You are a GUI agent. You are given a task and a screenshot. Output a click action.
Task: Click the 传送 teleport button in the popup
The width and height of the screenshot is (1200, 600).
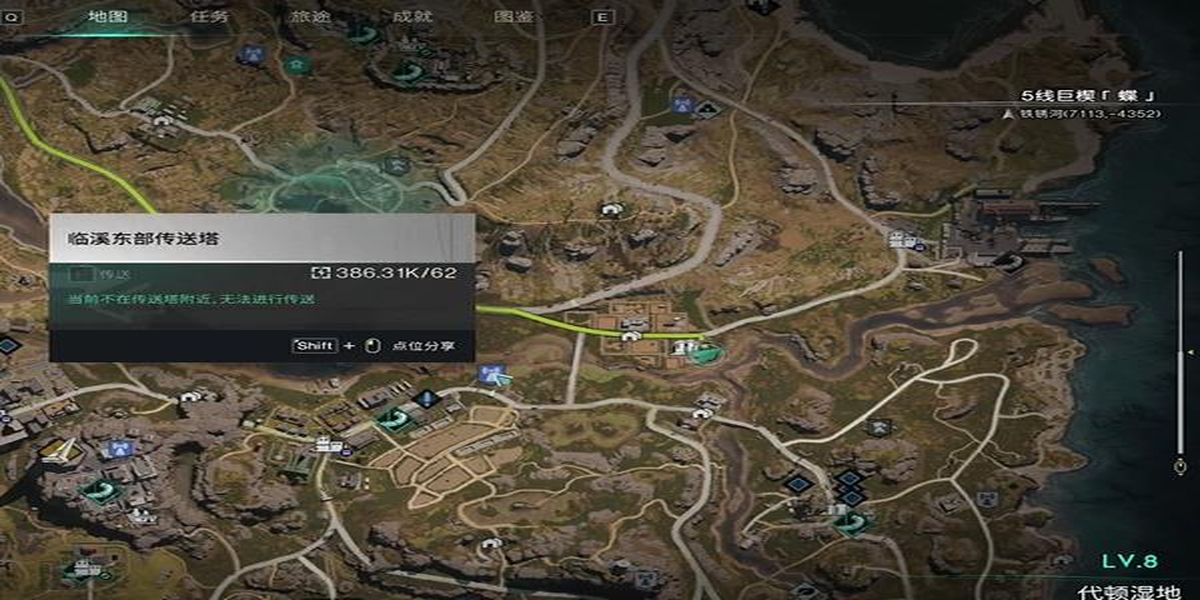[100, 273]
